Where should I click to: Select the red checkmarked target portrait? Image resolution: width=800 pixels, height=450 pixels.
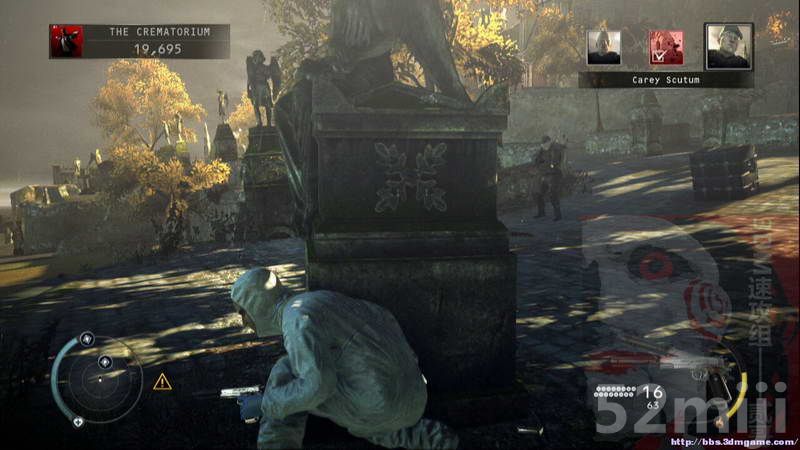pos(665,46)
